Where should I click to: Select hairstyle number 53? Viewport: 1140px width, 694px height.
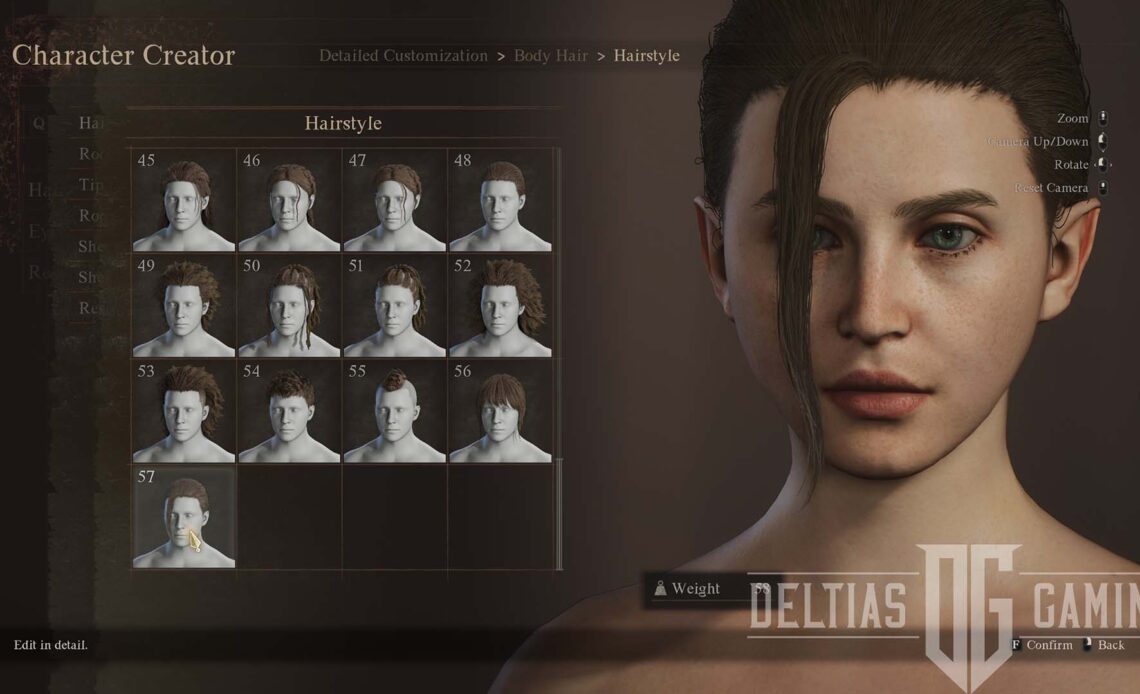point(184,411)
